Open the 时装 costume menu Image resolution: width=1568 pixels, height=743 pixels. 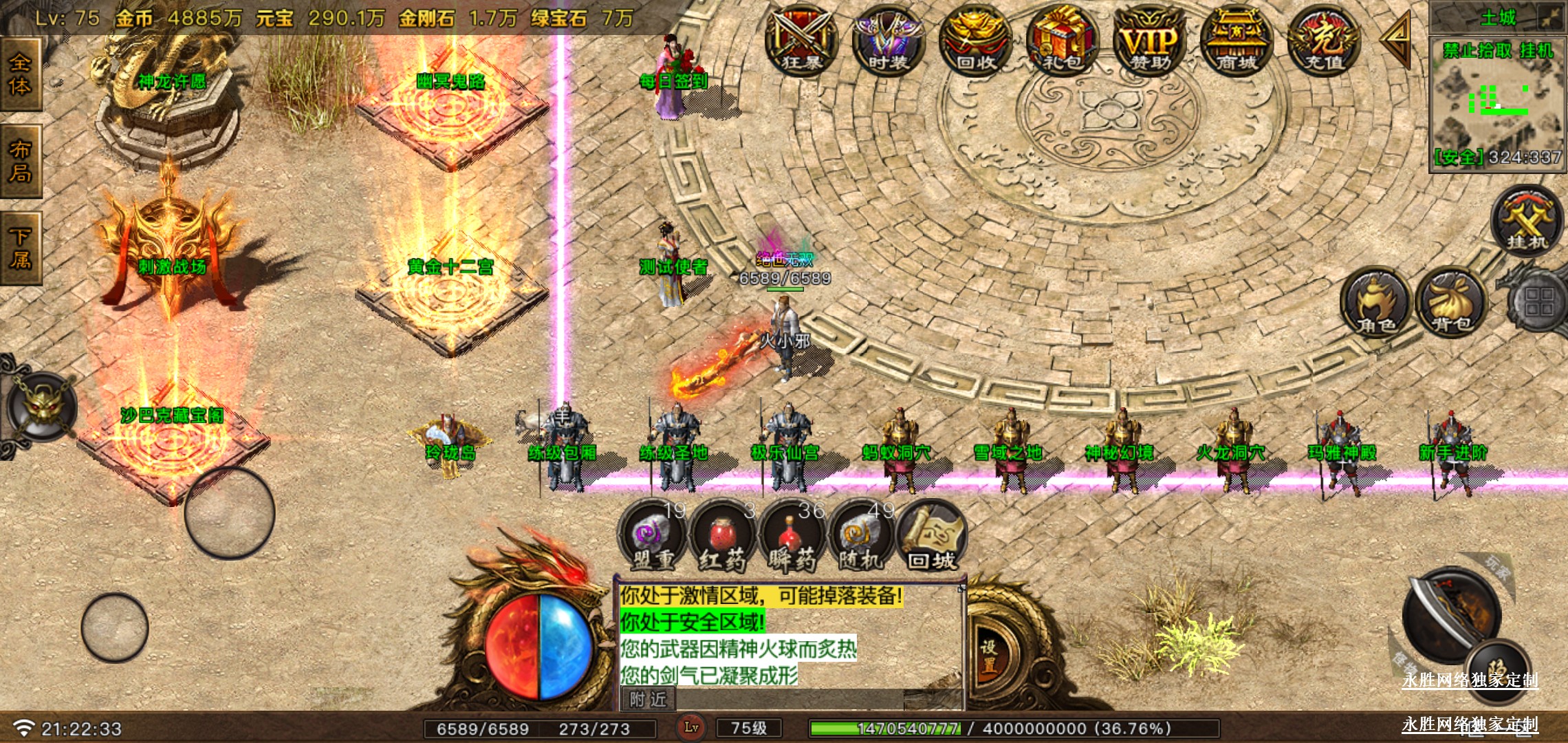pyautogui.click(x=888, y=41)
